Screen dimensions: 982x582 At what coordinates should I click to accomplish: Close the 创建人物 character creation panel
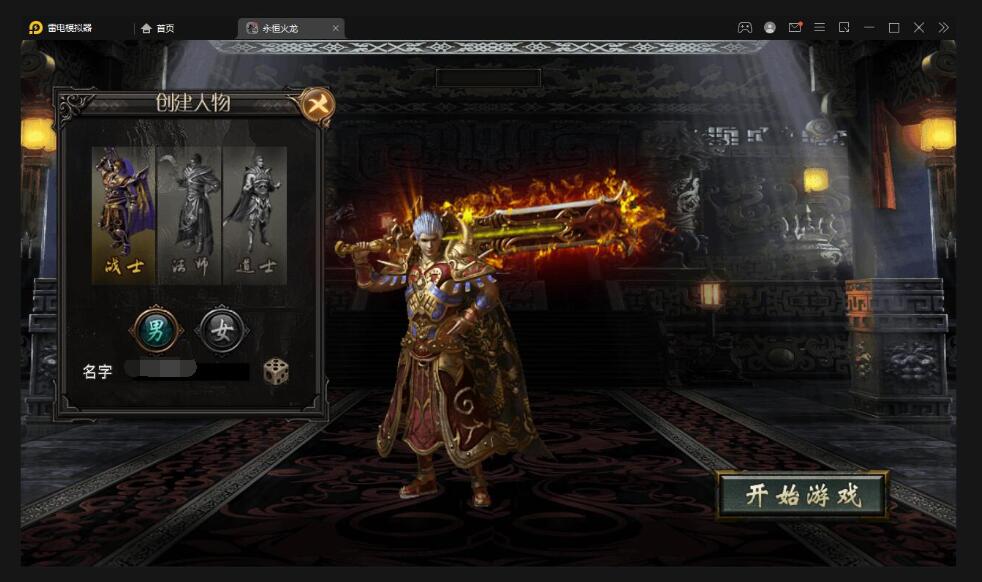pyautogui.click(x=317, y=104)
